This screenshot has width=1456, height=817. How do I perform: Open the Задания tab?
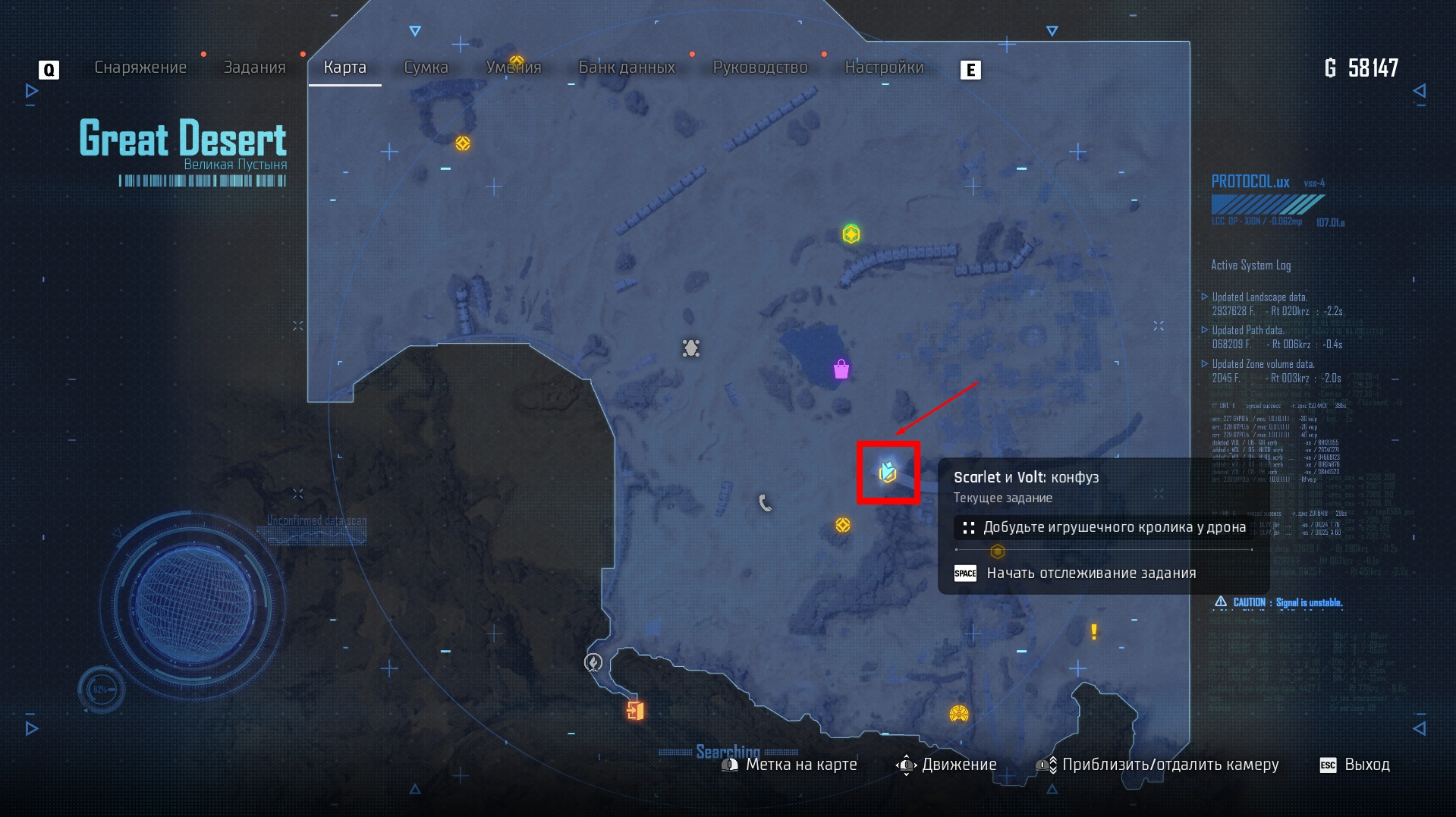pos(254,68)
